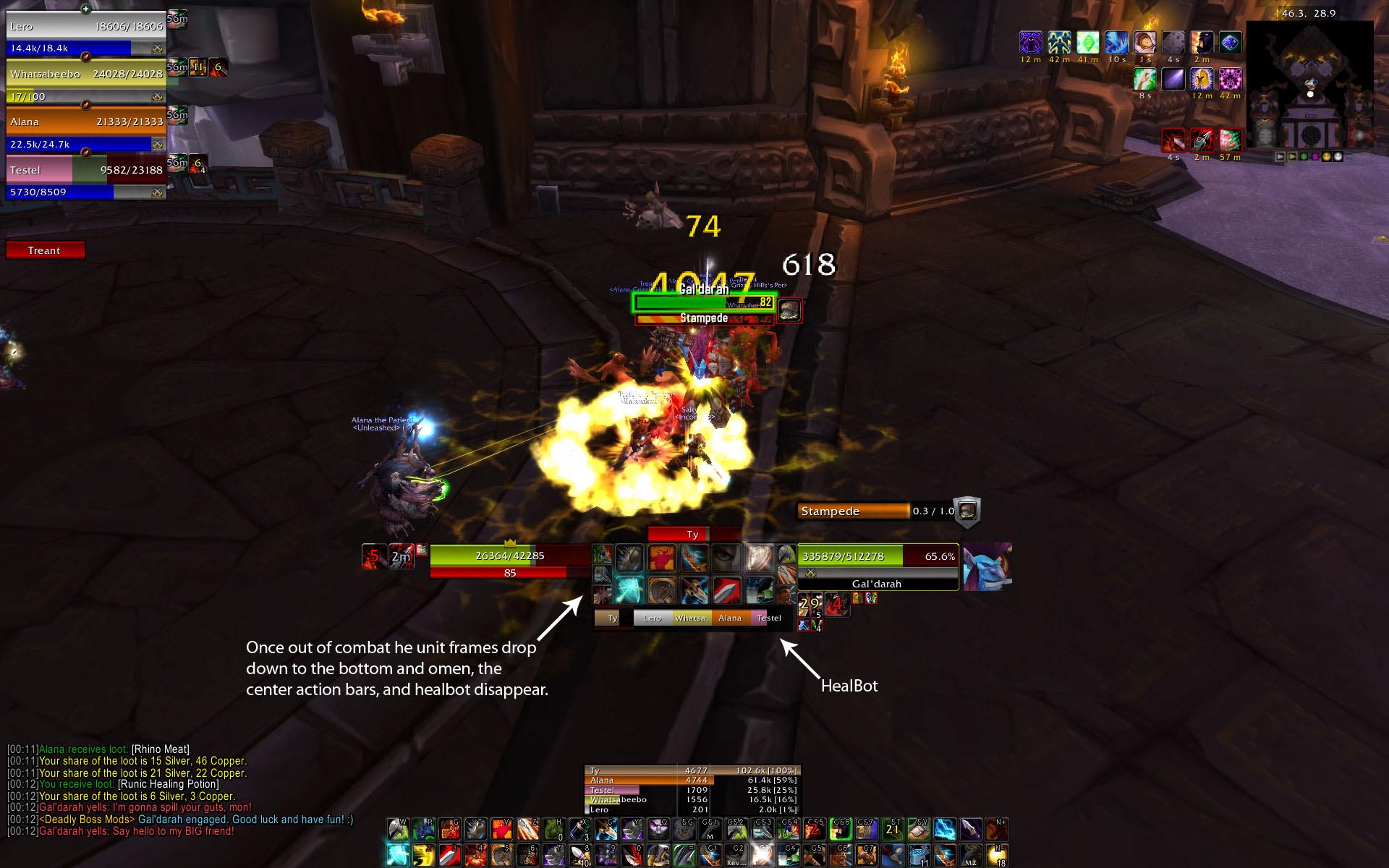This screenshot has height=868, width=1389.
Task: Click Gal'darah's troll portrait
Action: [x=987, y=566]
